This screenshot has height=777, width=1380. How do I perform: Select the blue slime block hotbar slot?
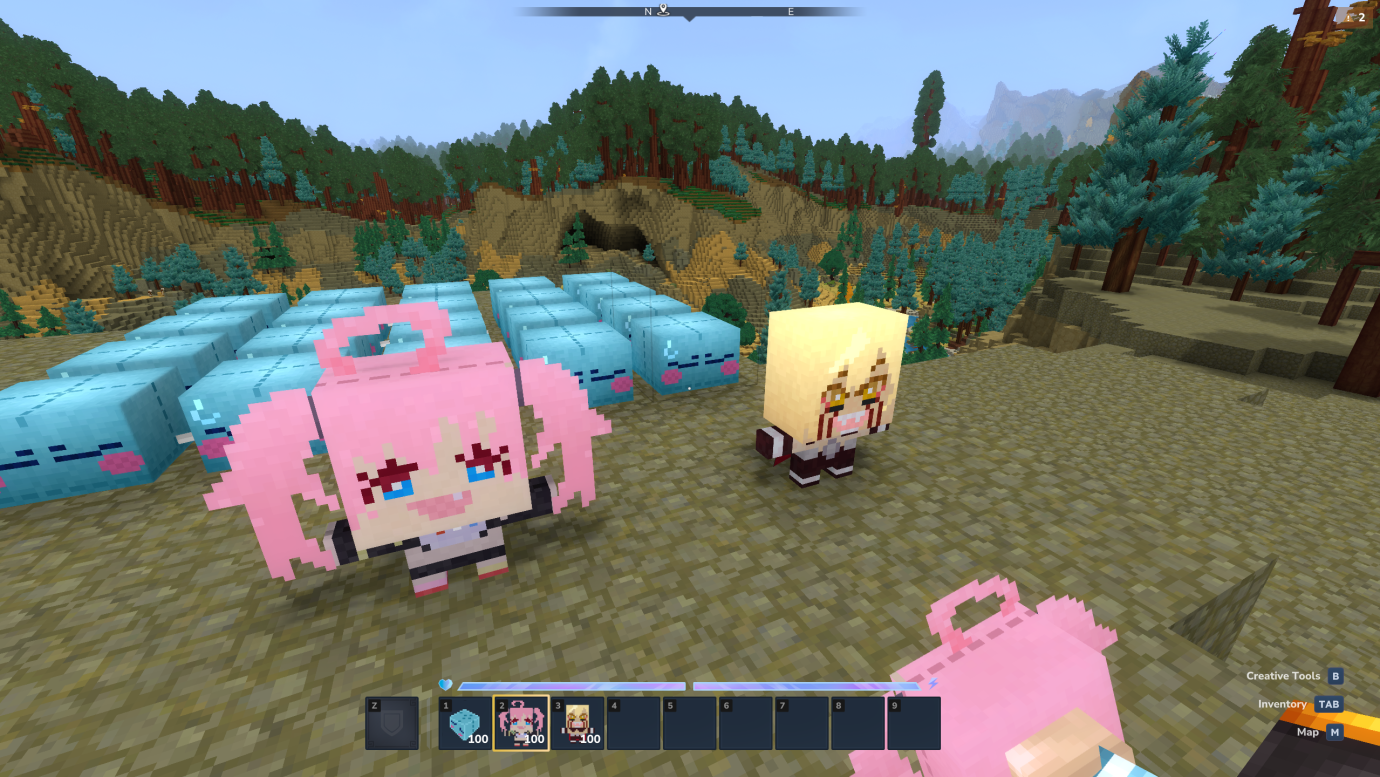[x=465, y=723]
